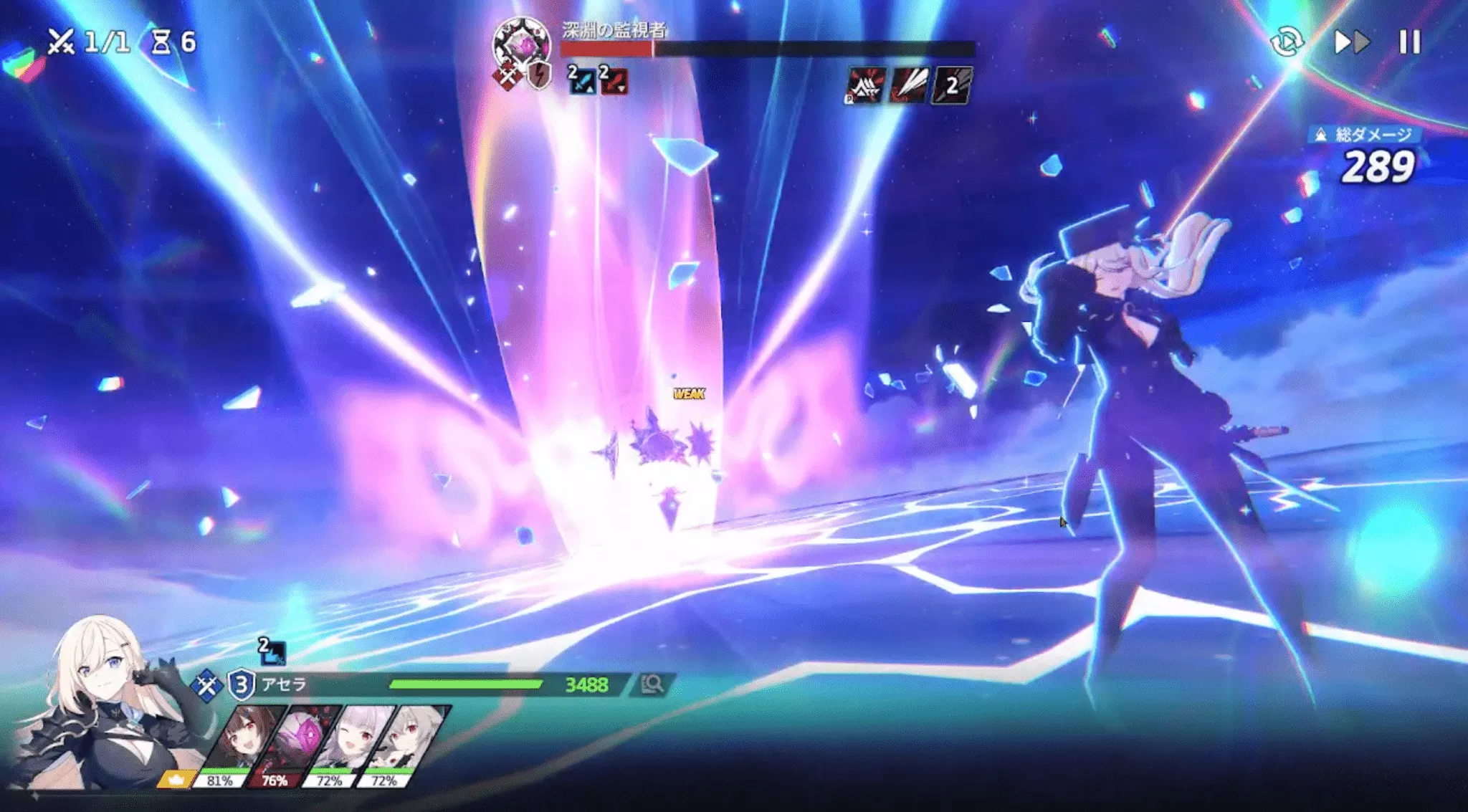
Task: Inspect the boss's lightning shield icon
Action: click(539, 75)
